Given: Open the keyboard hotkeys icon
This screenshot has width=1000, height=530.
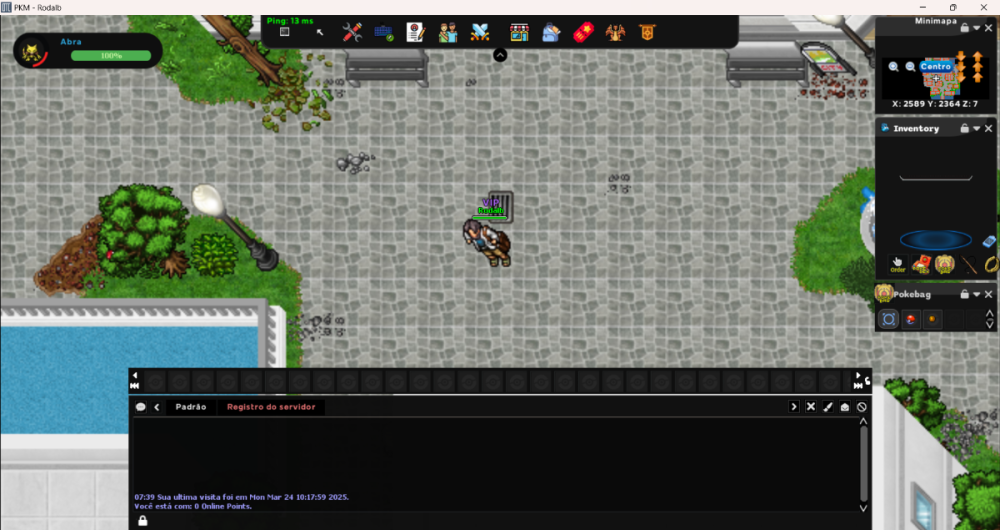Looking at the screenshot, I should tap(383, 32).
